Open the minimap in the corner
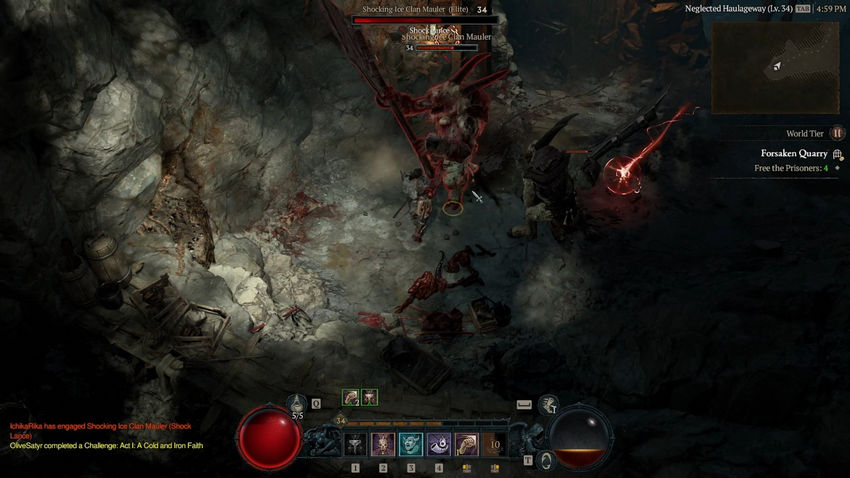The height and width of the screenshot is (478, 850). (775, 67)
